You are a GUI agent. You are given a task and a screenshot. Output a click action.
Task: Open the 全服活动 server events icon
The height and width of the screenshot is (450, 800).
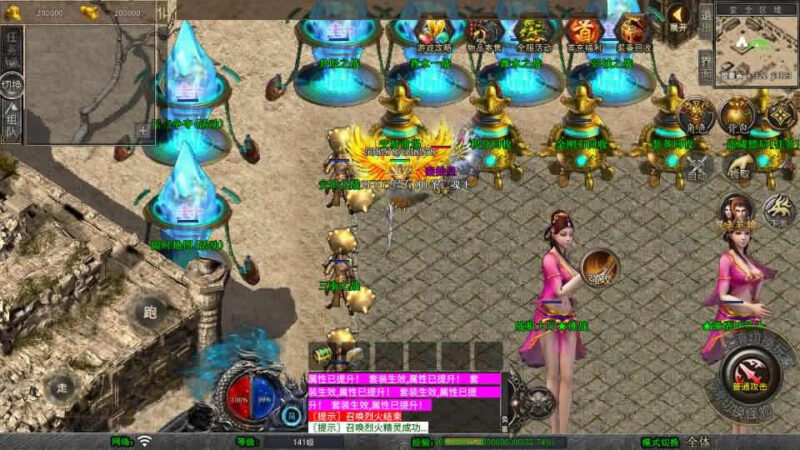[532, 32]
